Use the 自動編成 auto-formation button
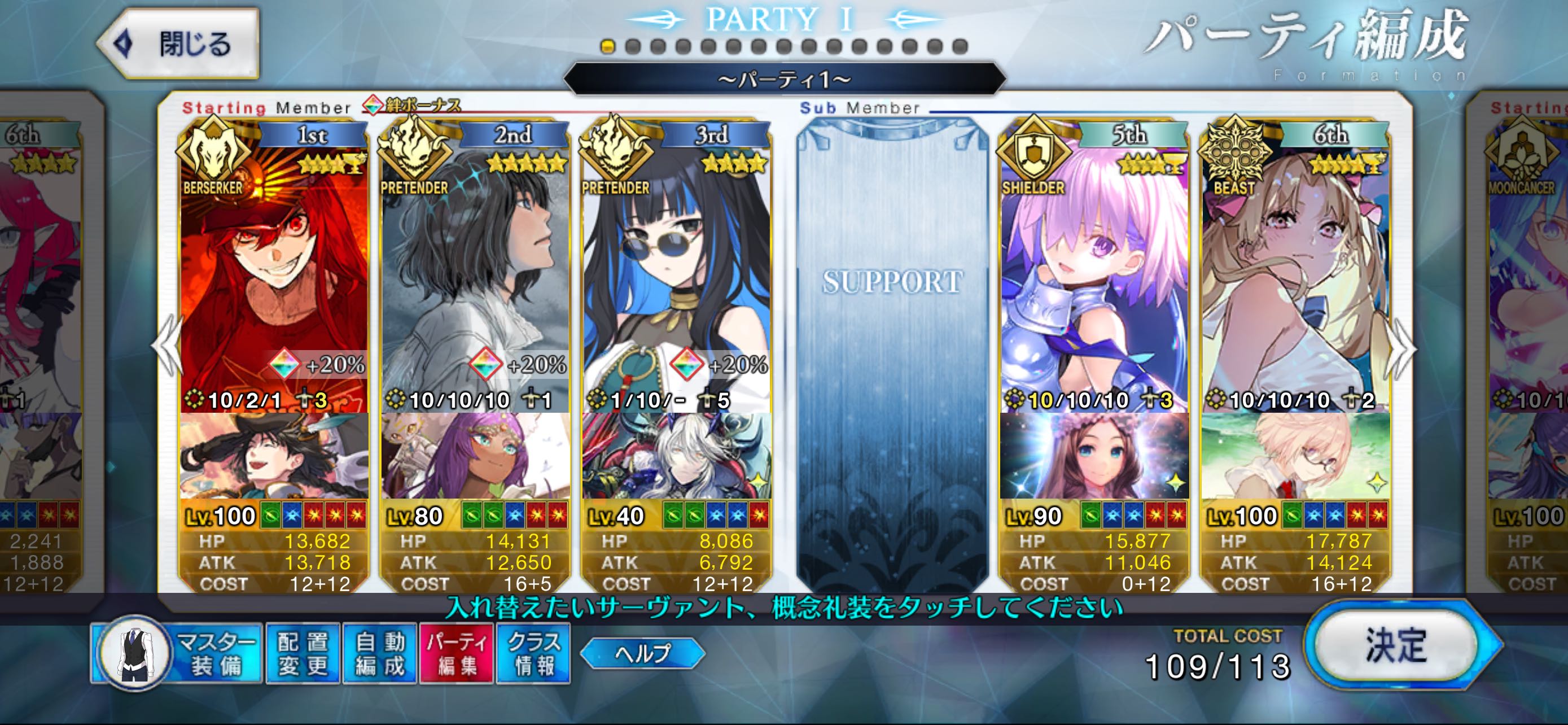1568x725 pixels. pyautogui.click(x=379, y=654)
